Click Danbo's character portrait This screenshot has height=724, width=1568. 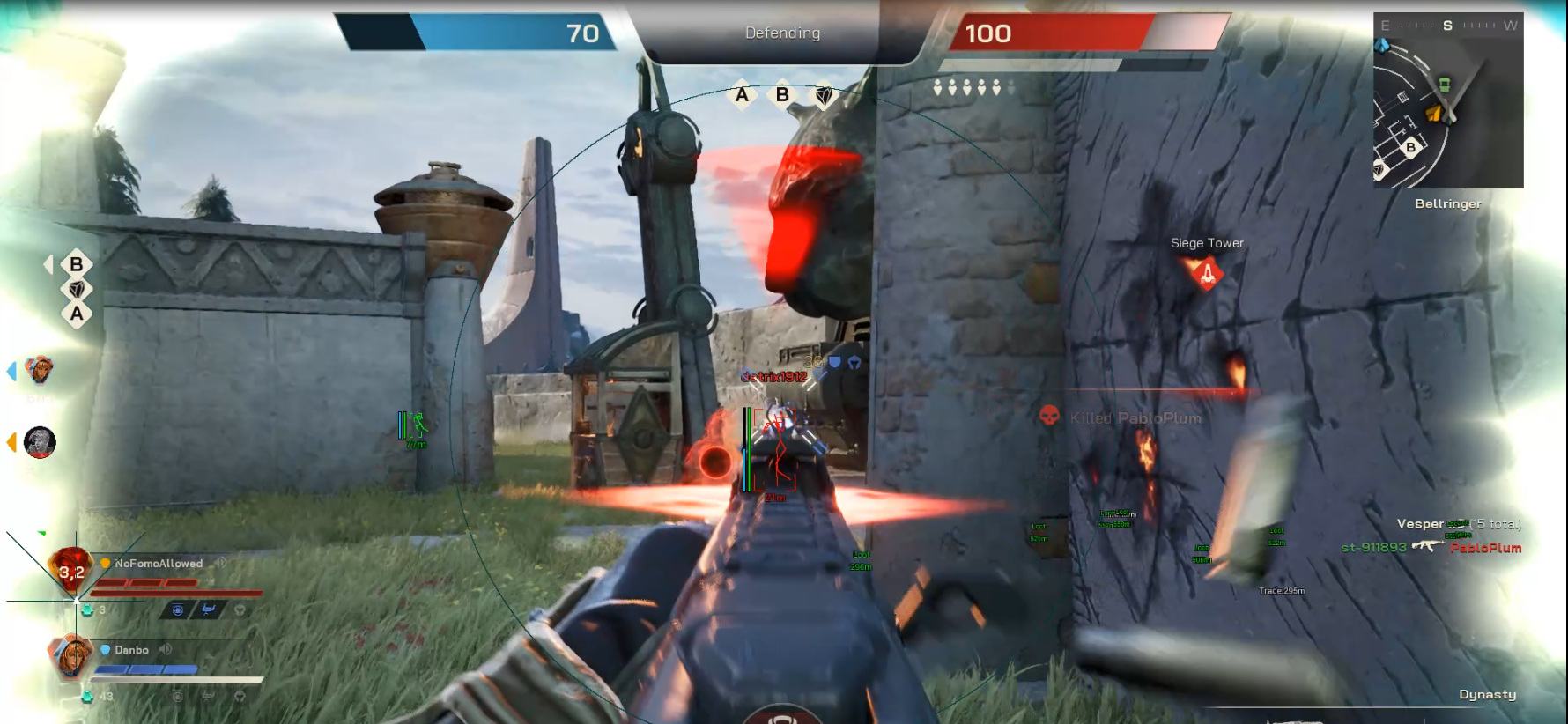(x=72, y=656)
